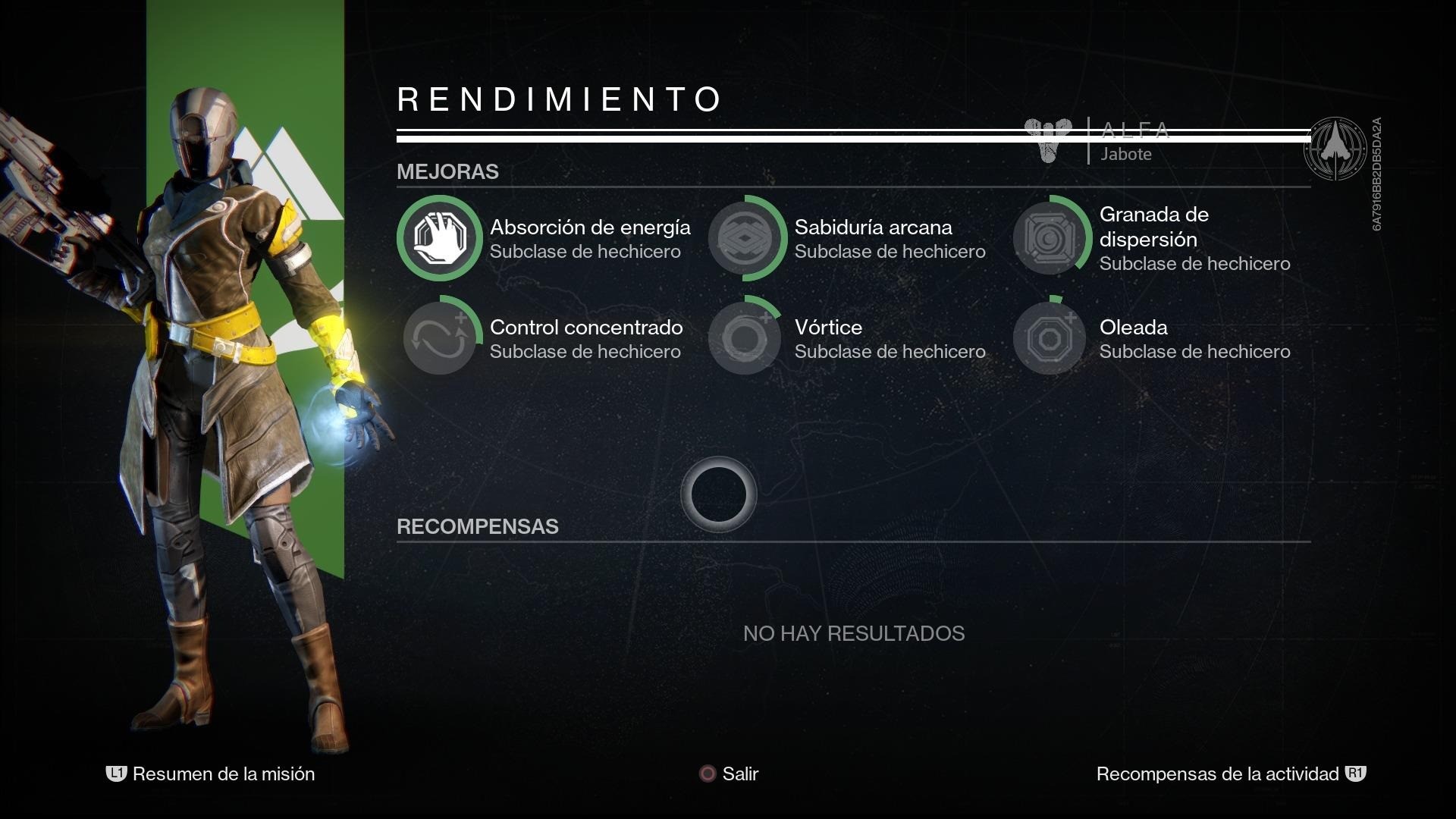
Task: Expand the MEJORAS section
Action: coord(447,172)
